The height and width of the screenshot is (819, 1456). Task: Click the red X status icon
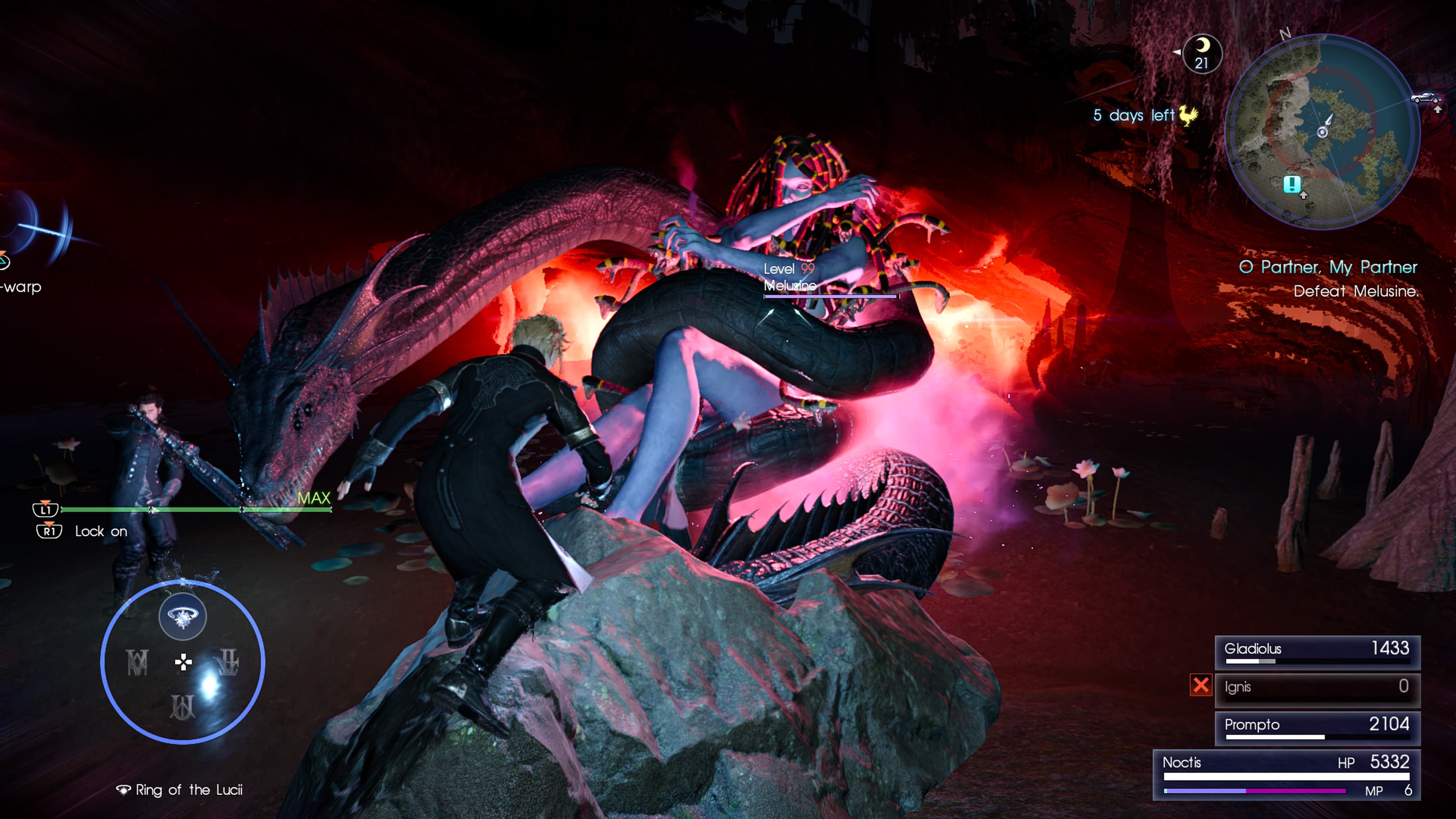pyautogui.click(x=1200, y=686)
